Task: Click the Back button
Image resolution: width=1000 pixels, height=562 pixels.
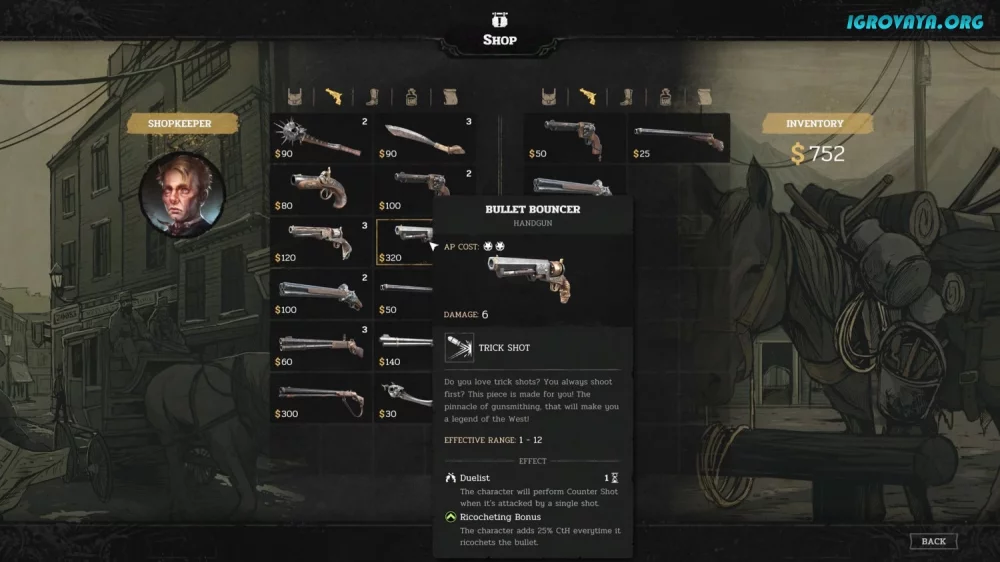Action: point(933,541)
